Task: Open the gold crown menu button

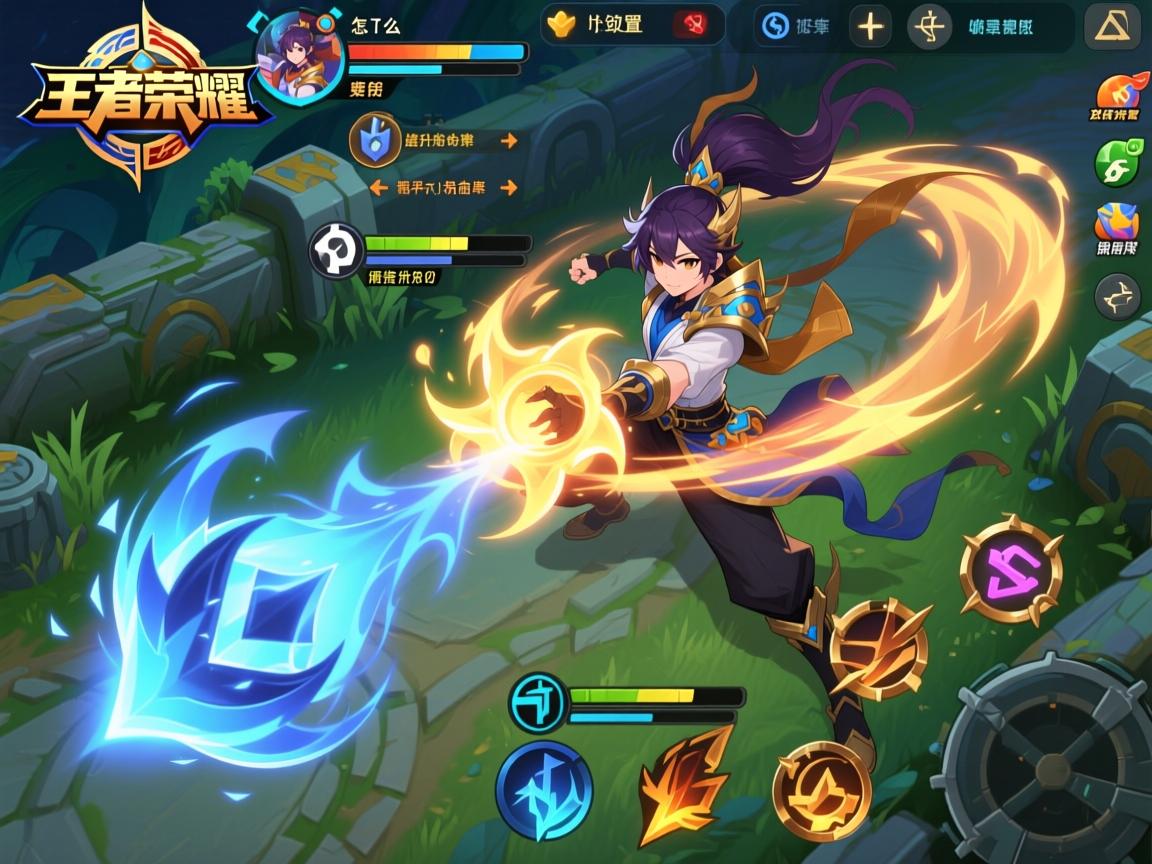Action: [564, 24]
